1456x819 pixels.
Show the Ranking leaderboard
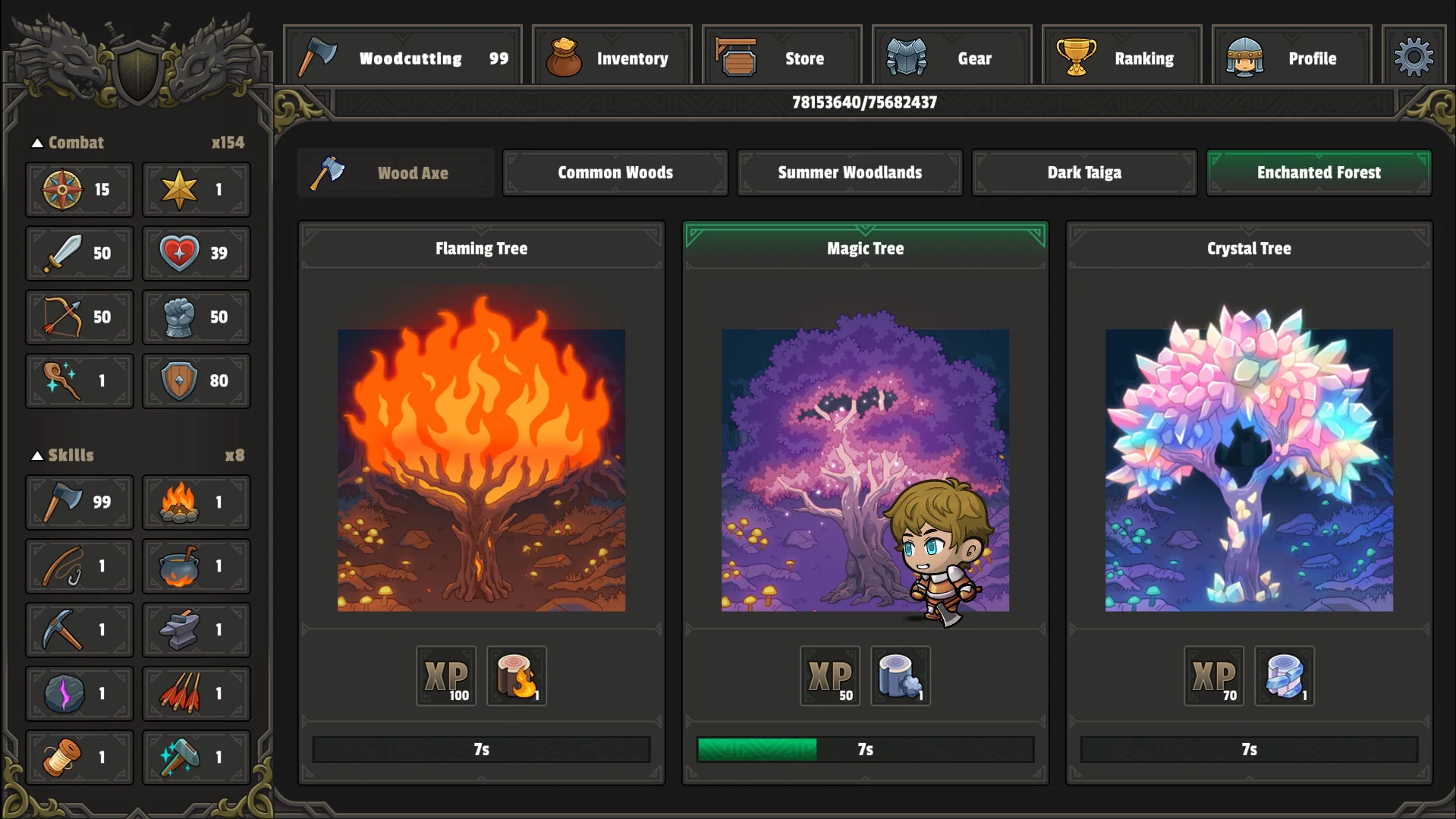(x=1122, y=58)
